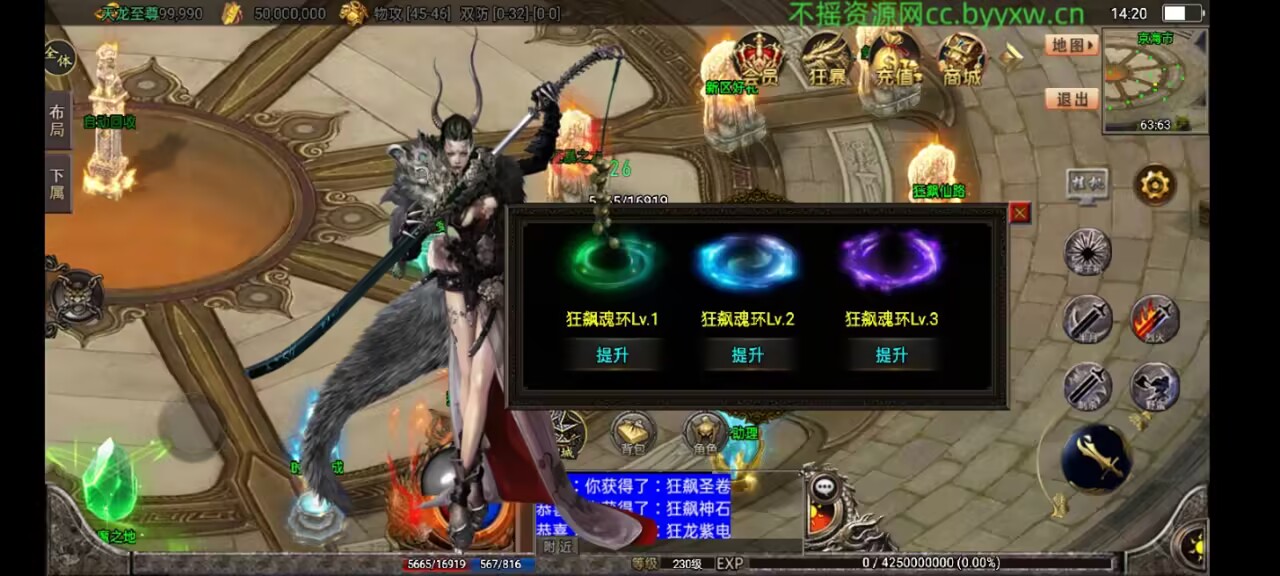Close the soul ring panel
Screen dimensions: 1280x576
click(1020, 212)
